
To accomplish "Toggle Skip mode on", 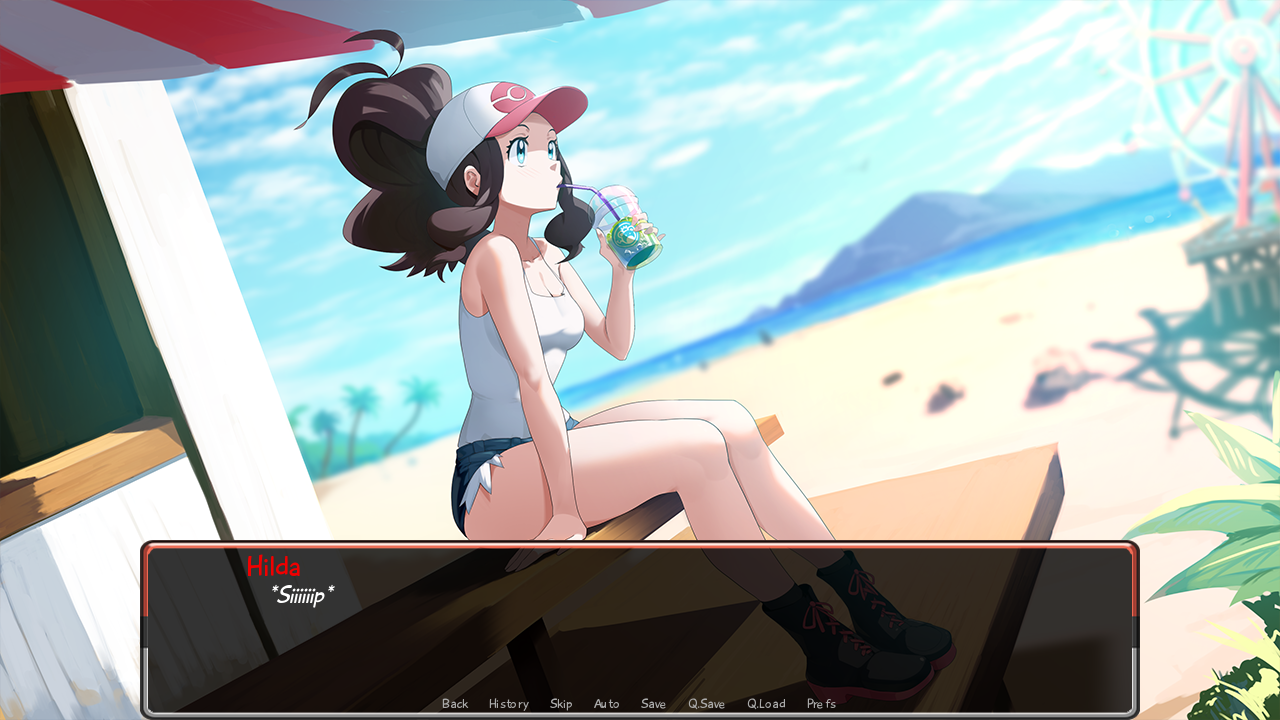I will (x=560, y=703).
